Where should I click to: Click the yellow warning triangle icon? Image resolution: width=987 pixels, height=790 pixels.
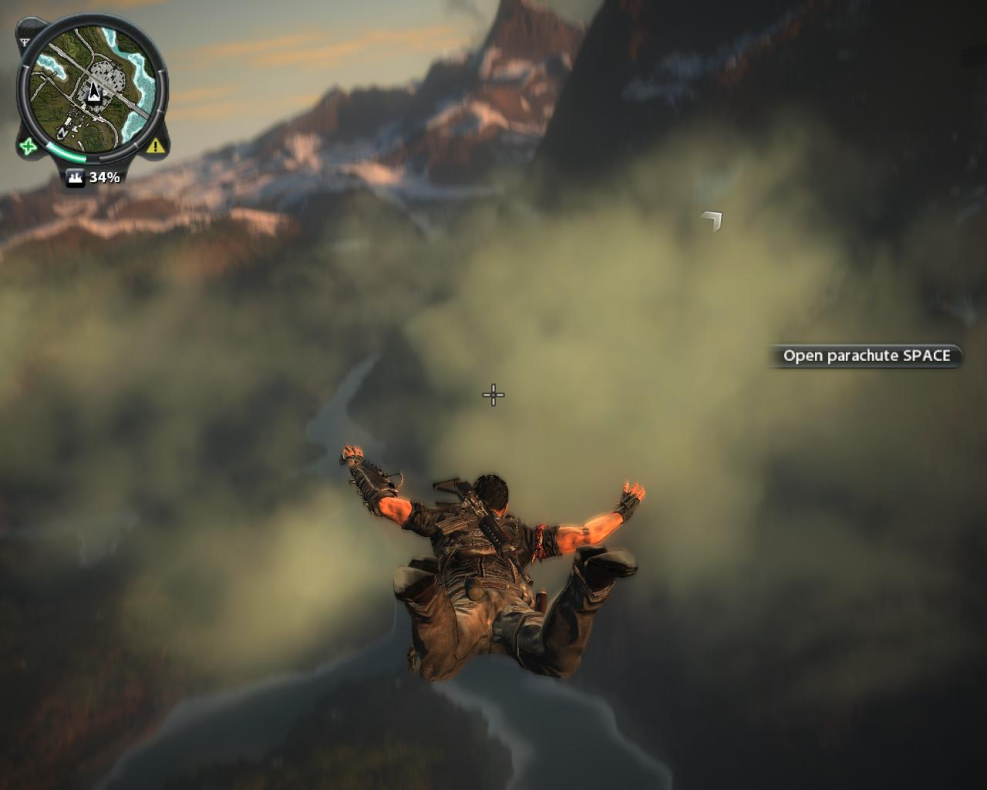pyautogui.click(x=155, y=146)
